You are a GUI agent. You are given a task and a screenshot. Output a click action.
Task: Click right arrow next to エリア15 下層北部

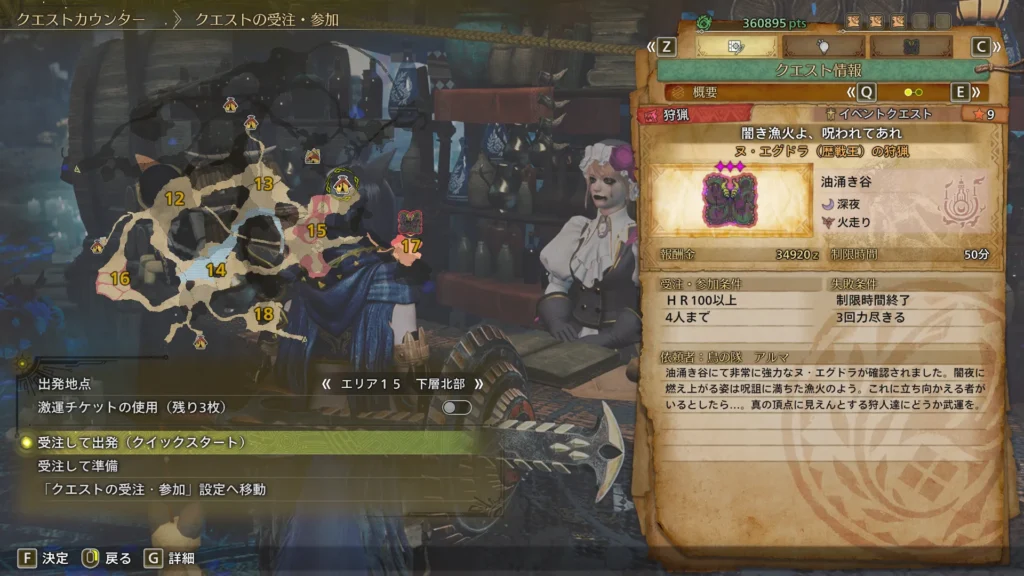[479, 383]
